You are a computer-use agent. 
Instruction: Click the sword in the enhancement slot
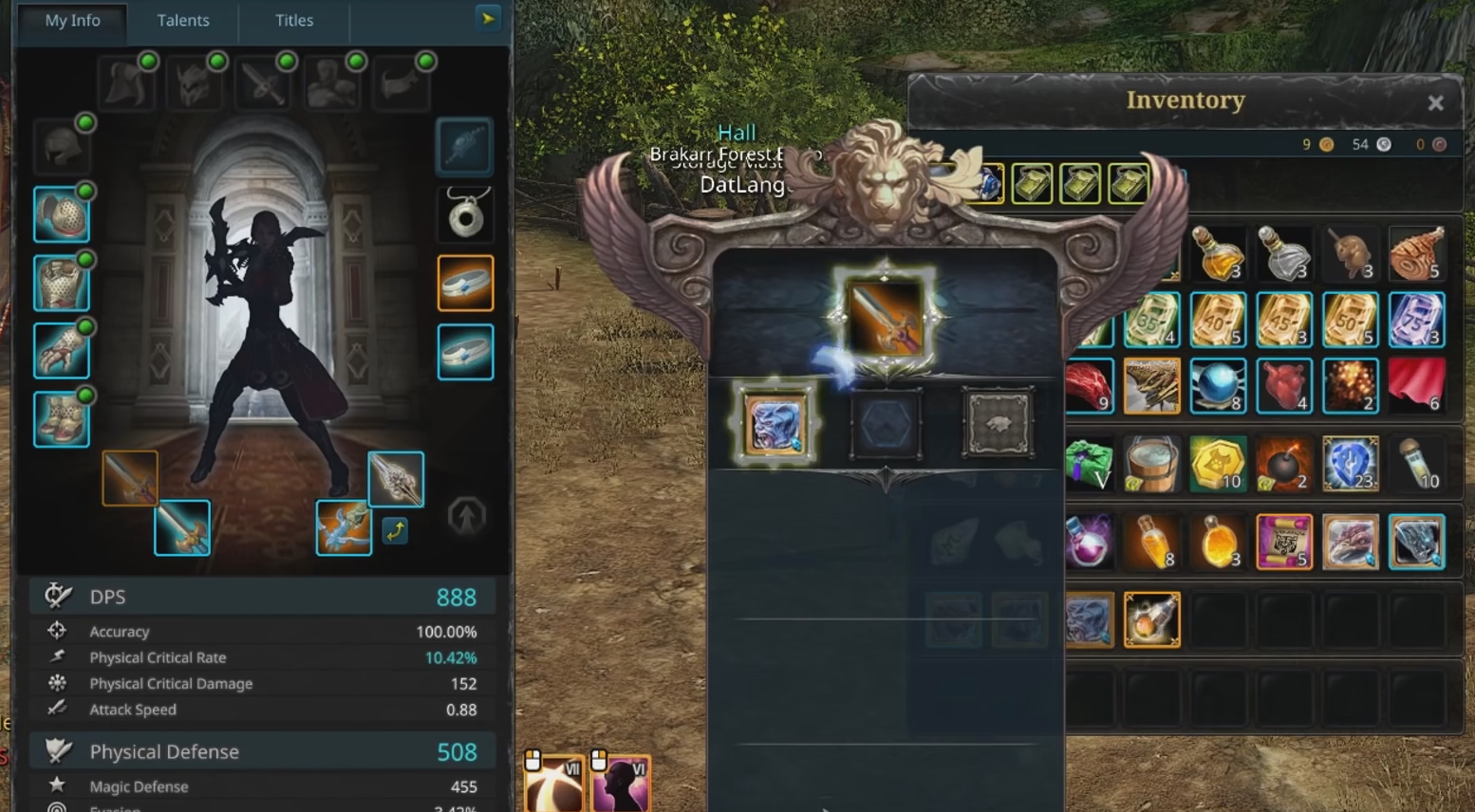885,320
